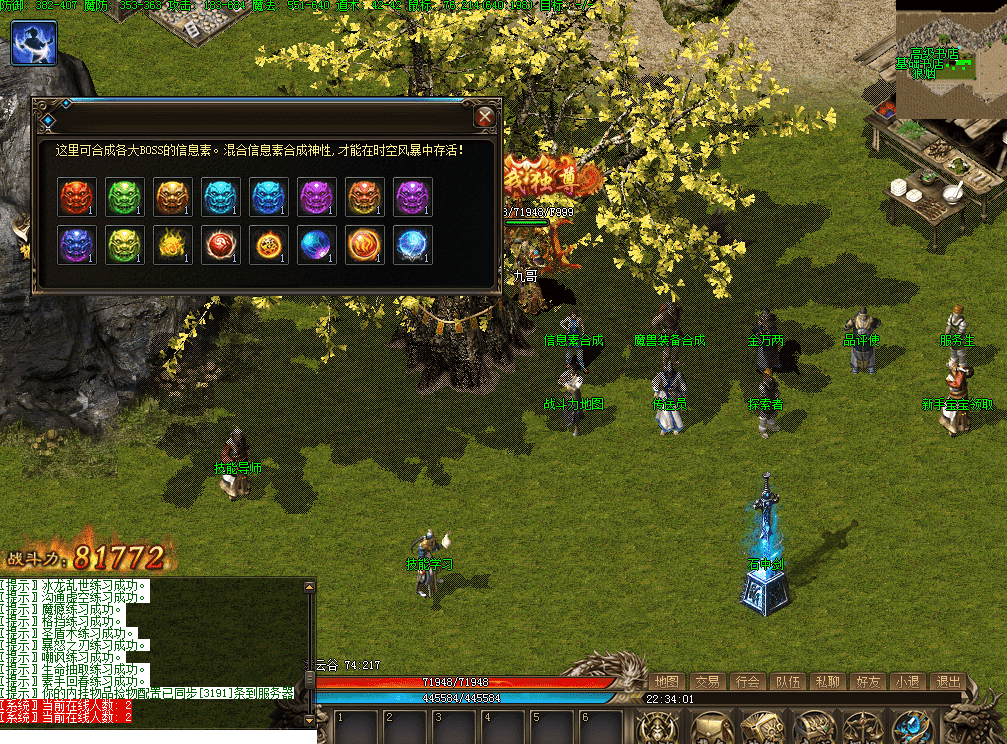The image size is (1007, 744).
Task: Start a 私聊 private chat
Action: [827, 681]
